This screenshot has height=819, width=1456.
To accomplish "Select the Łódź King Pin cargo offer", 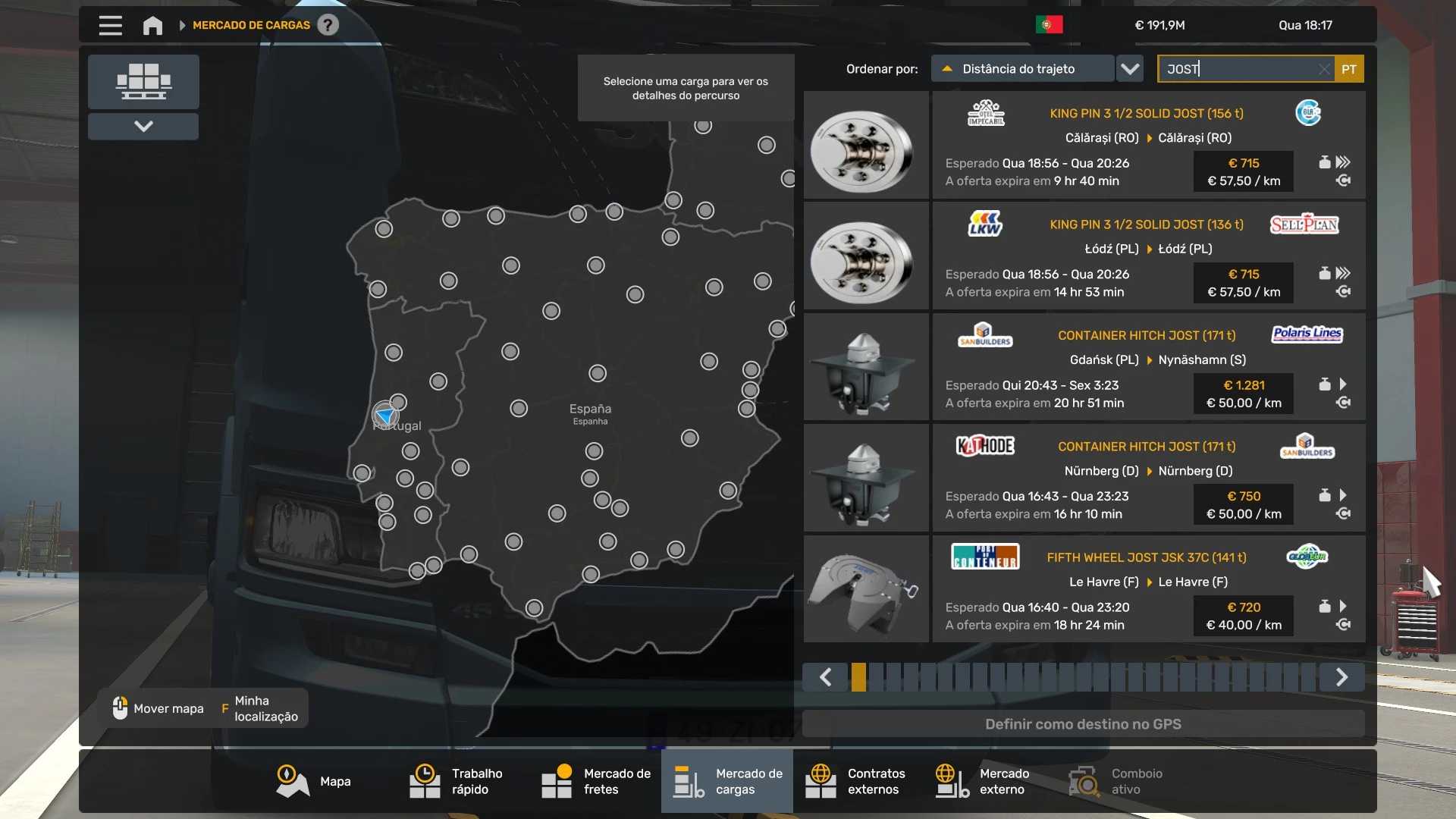I will pos(1148,256).
